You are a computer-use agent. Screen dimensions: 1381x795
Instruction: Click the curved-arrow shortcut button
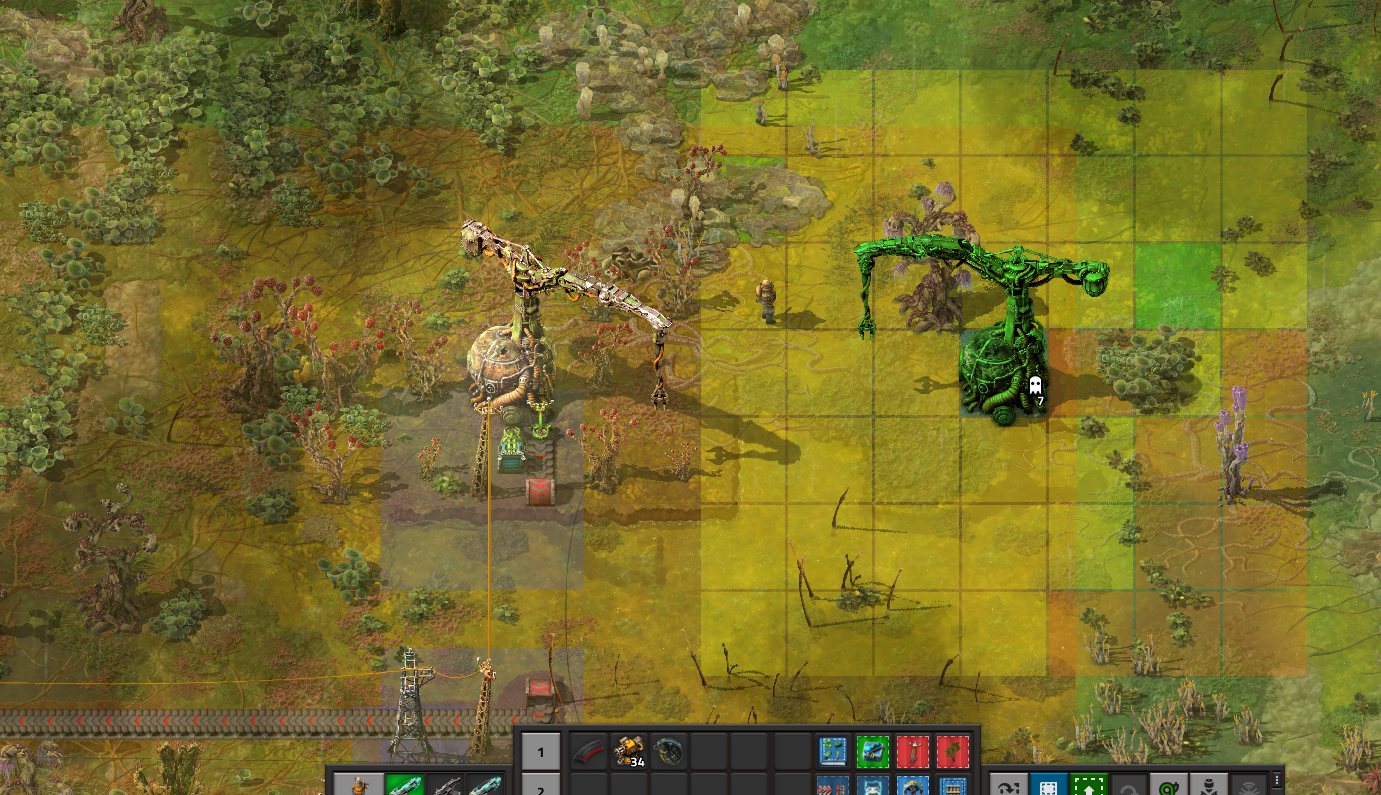(1008, 786)
